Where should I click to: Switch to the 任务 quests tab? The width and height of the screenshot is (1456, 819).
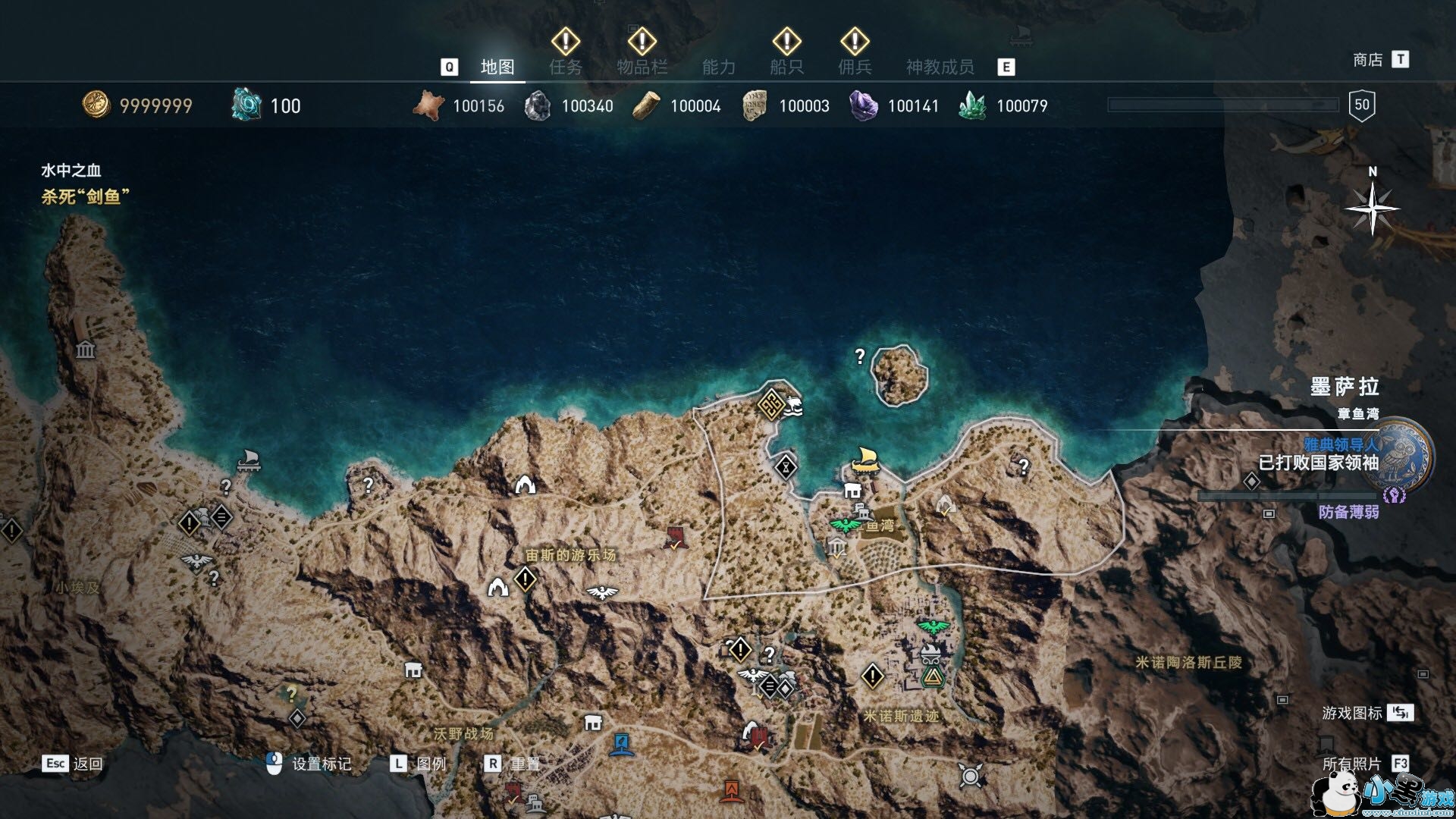[566, 67]
